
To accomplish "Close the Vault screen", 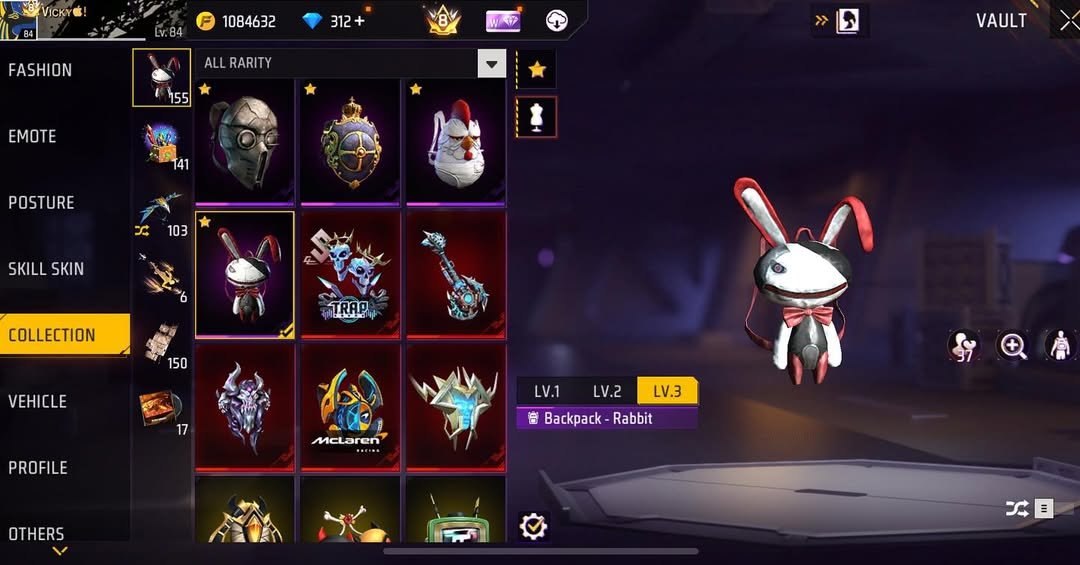I will [x=1067, y=21].
